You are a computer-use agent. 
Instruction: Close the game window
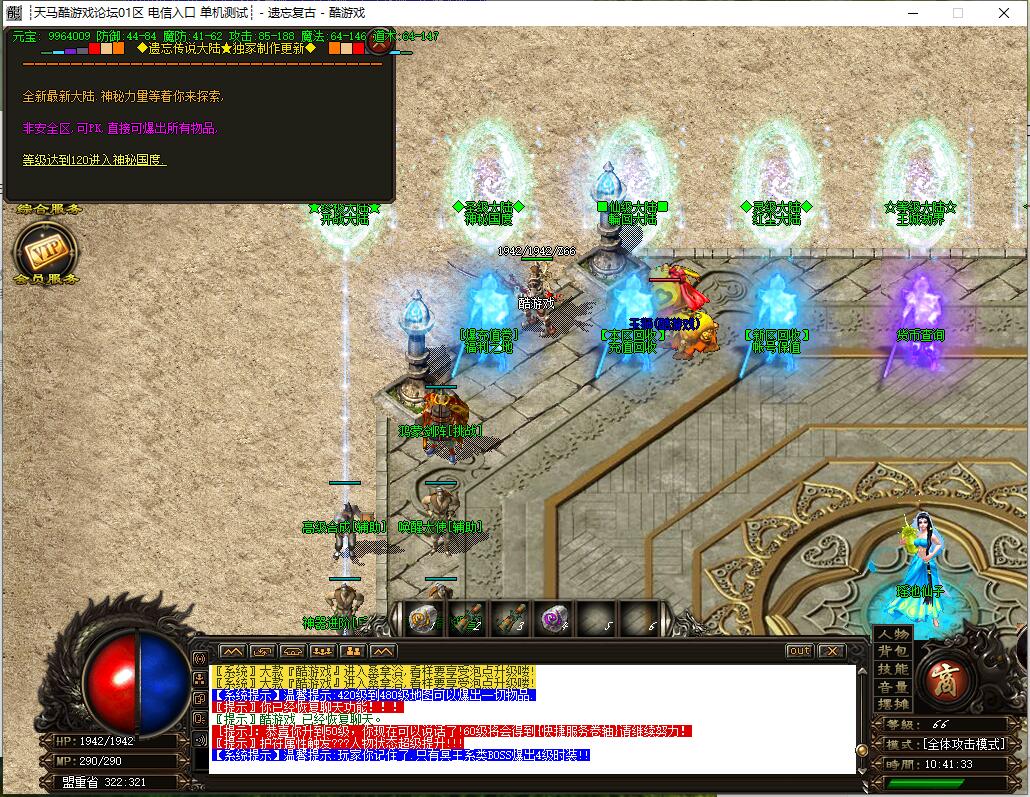pyautogui.click(x=1004, y=13)
